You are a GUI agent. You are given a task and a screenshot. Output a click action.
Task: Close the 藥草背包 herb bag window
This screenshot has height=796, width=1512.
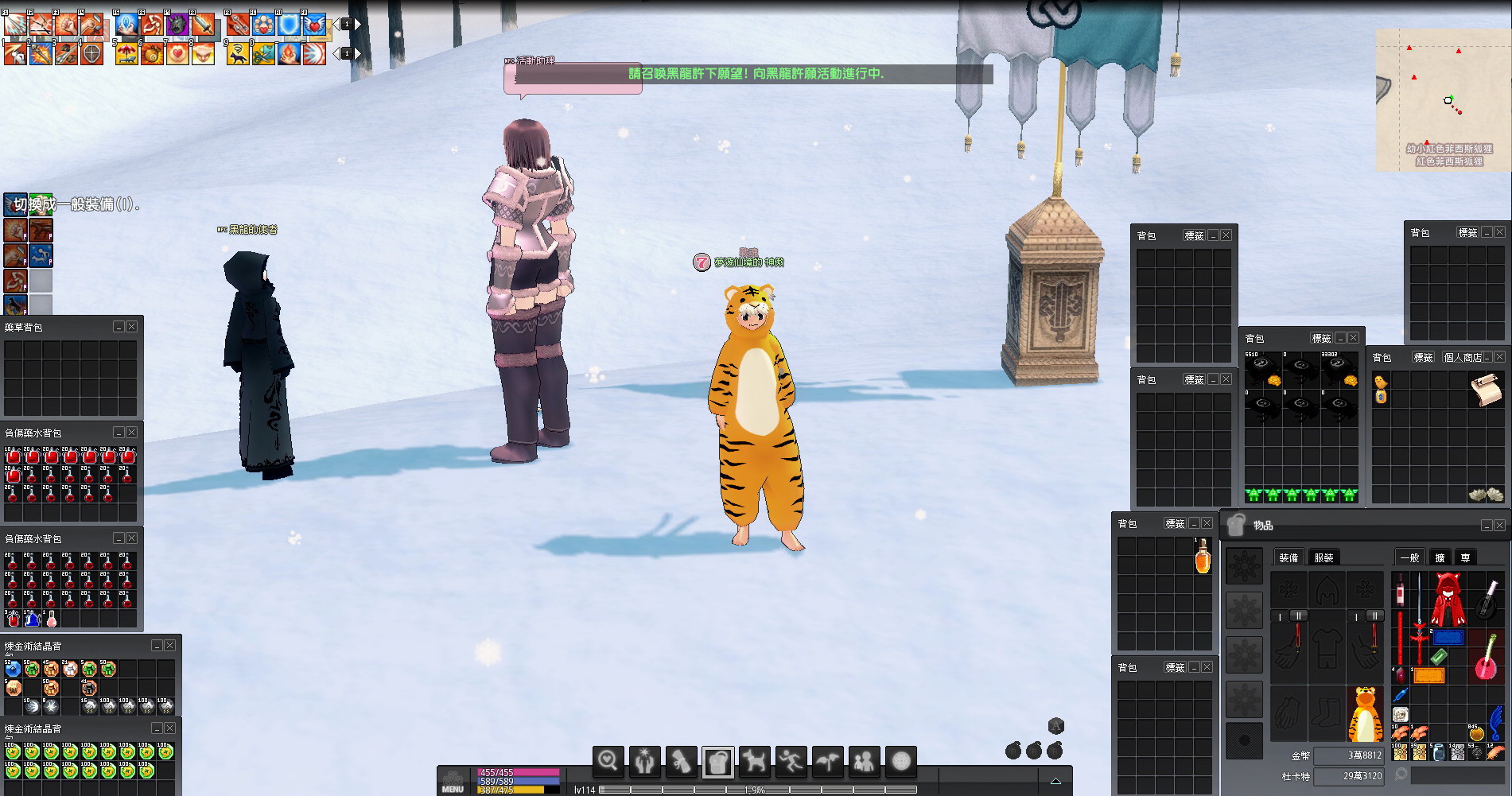pyautogui.click(x=132, y=327)
